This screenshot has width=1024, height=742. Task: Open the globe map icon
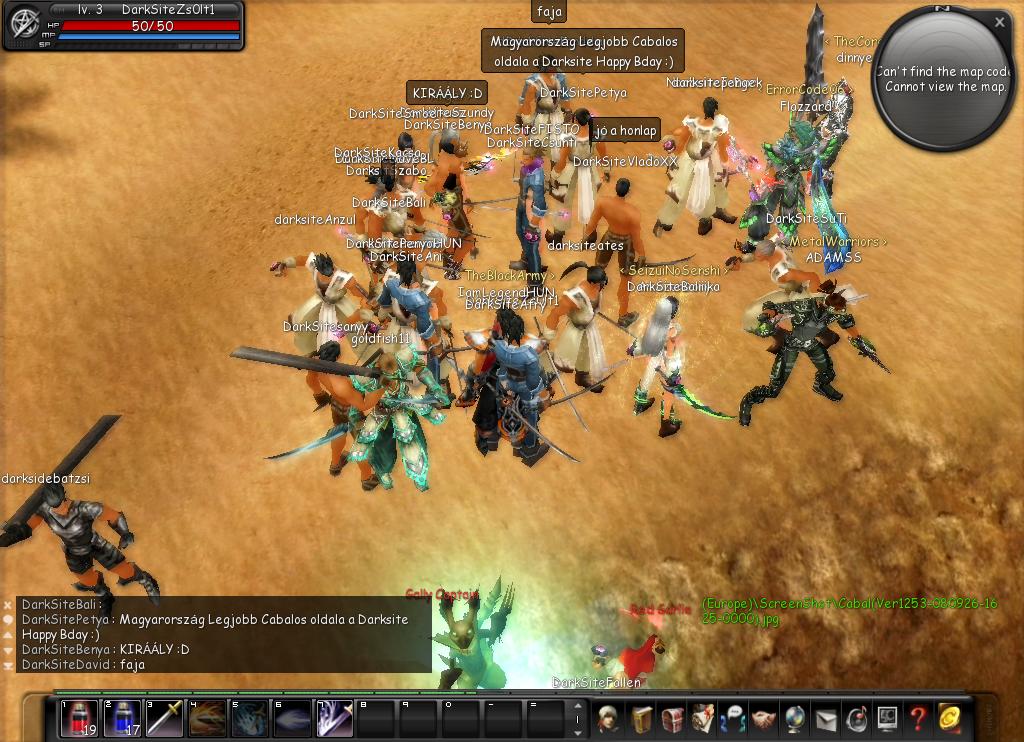point(795,718)
